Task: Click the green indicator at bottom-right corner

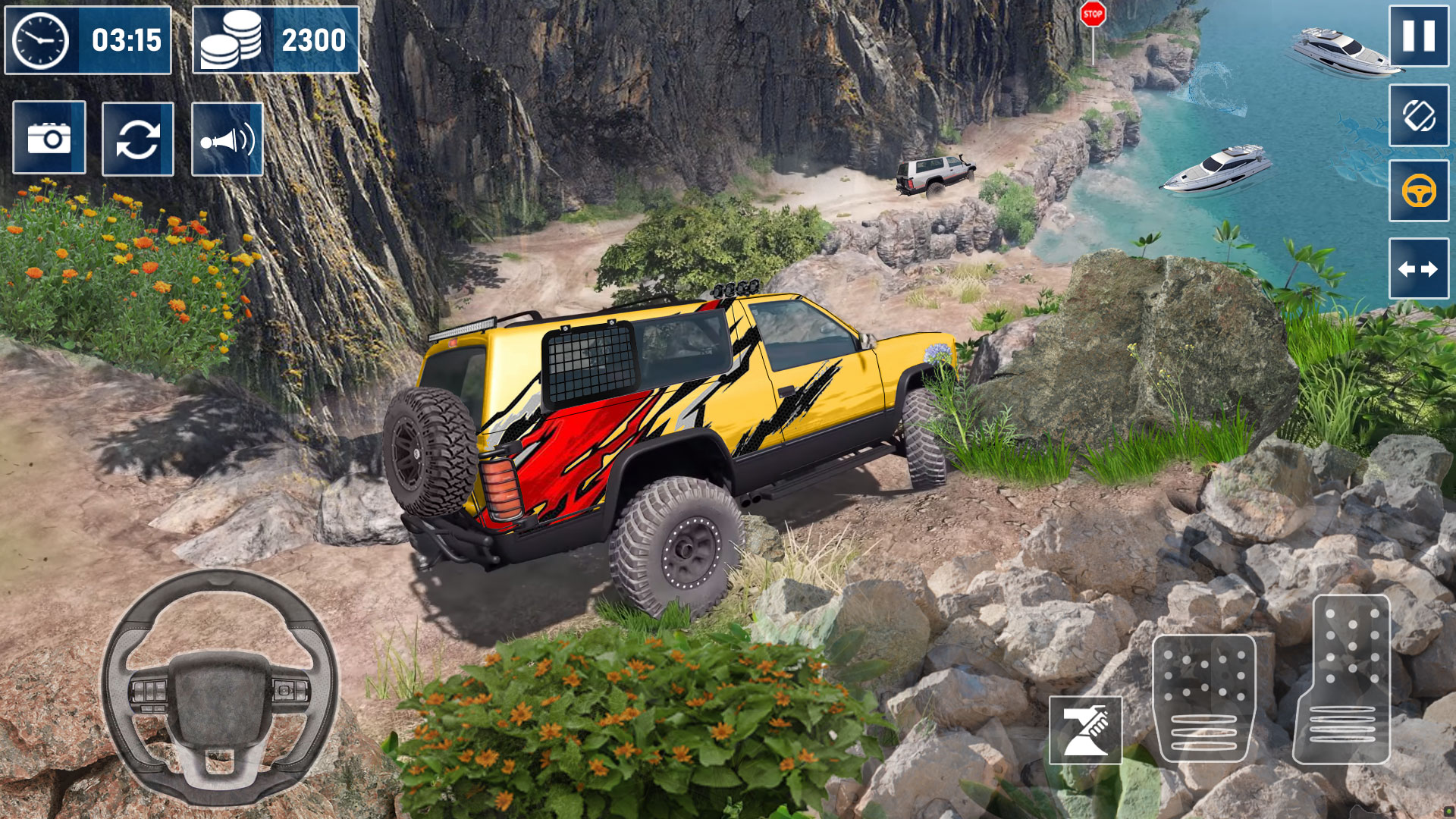Action: [x=1448, y=810]
